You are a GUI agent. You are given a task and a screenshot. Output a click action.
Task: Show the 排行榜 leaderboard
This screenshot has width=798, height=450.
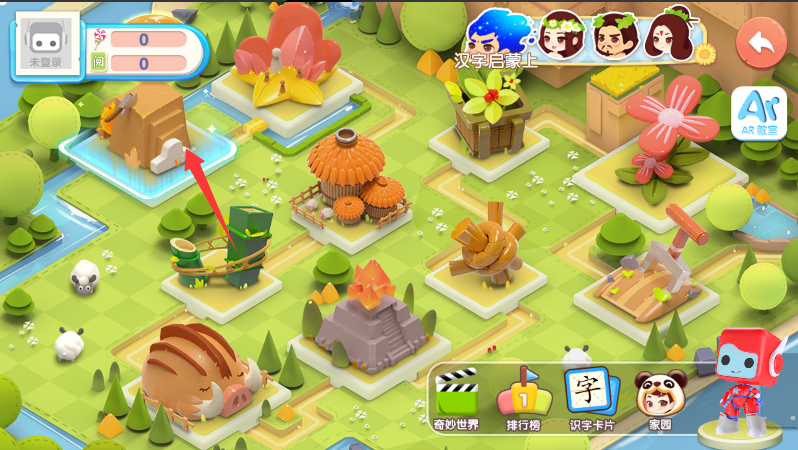525,400
